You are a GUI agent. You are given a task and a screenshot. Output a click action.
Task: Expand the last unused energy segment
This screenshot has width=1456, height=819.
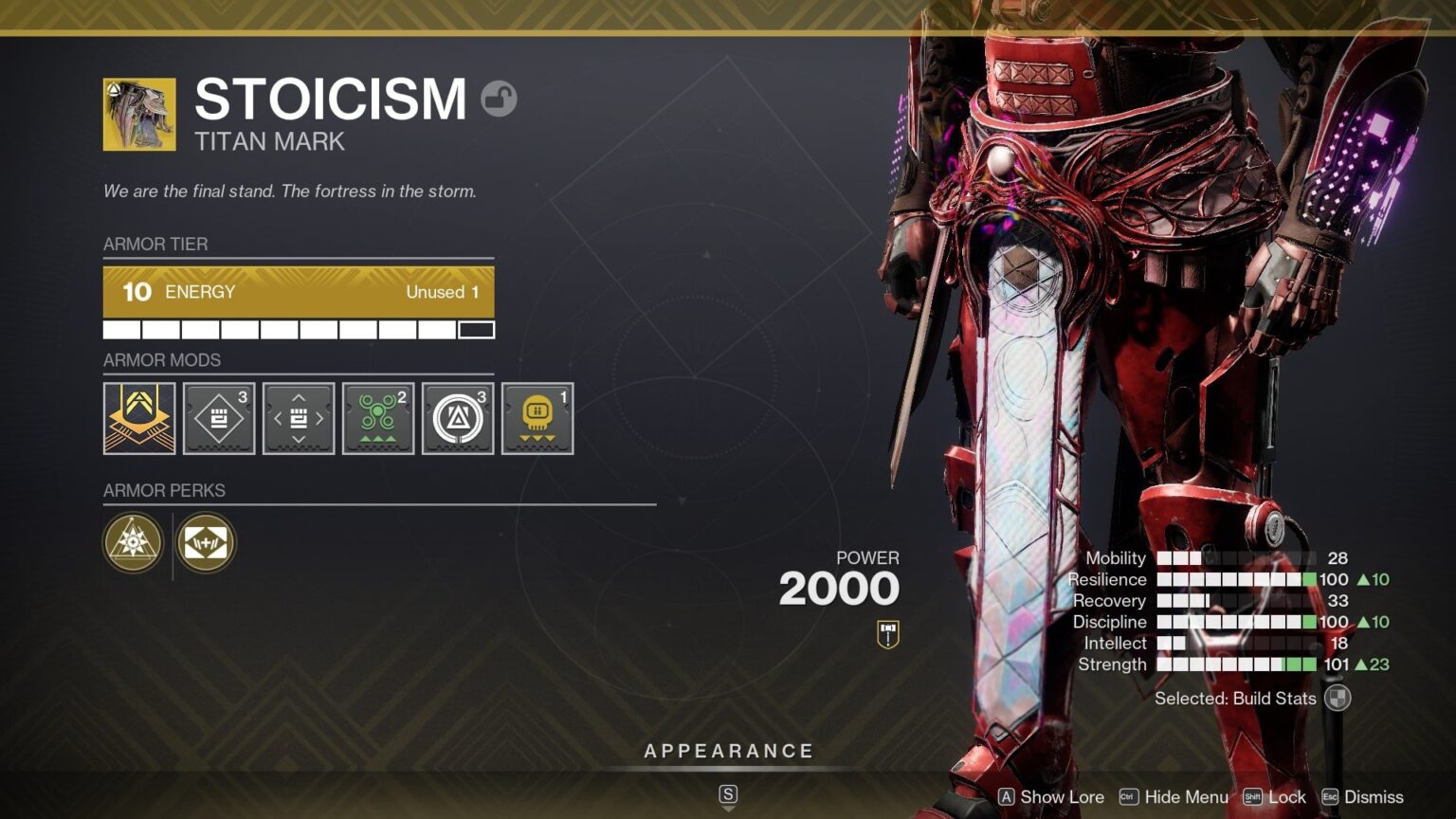pyautogui.click(x=477, y=329)
